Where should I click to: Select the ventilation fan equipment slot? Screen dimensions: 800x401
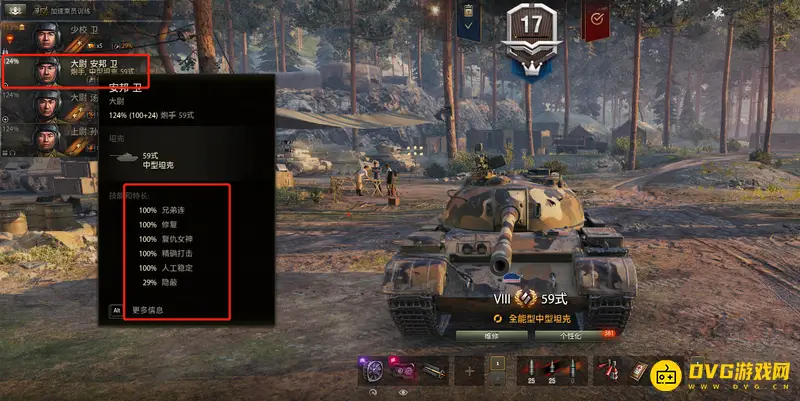[372, 371]
